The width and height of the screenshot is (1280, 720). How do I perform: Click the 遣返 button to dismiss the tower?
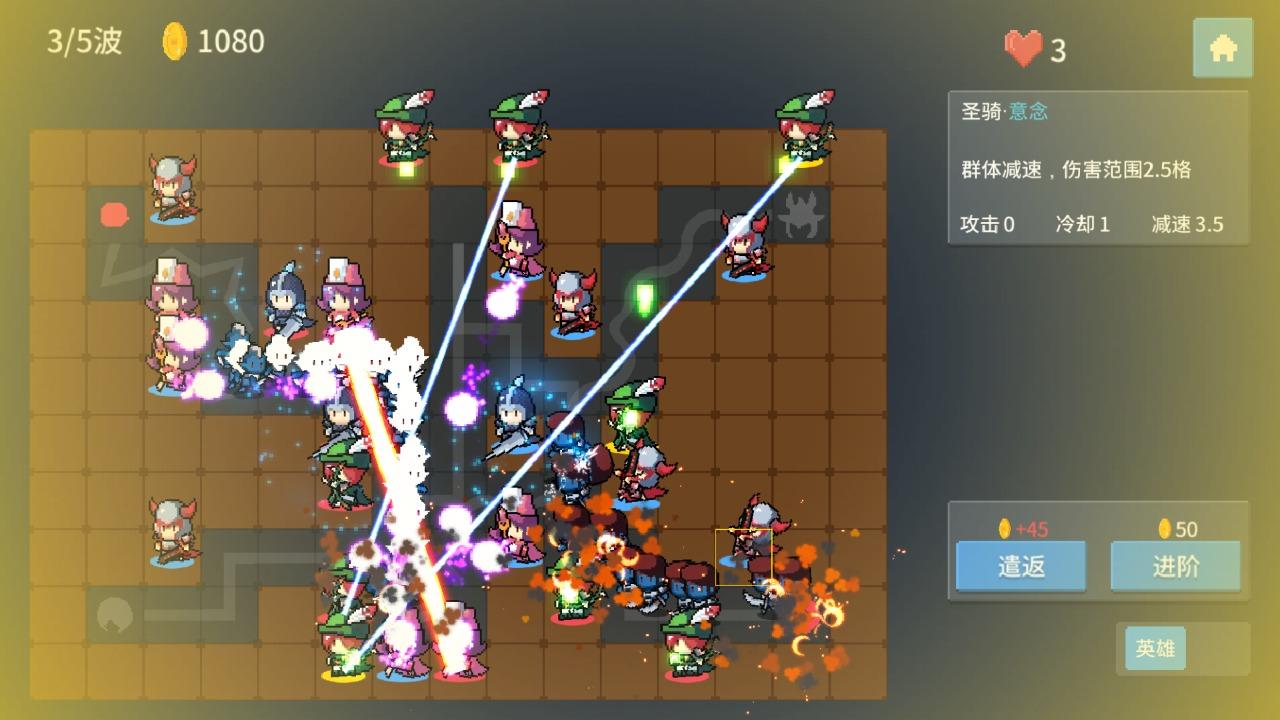click(1019, 566)
